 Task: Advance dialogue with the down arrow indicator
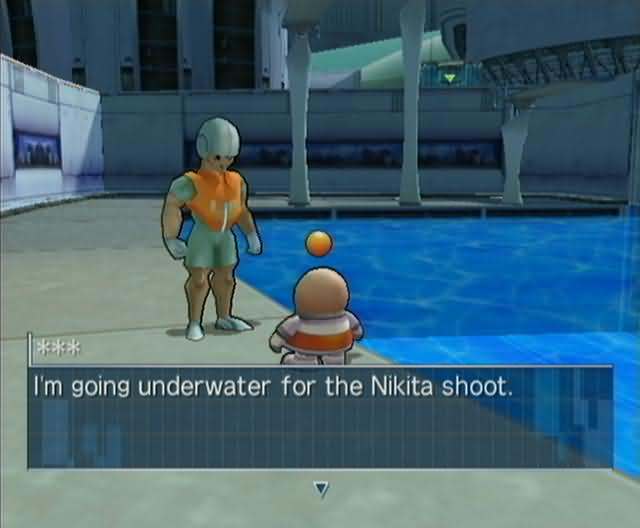[321, 489]
